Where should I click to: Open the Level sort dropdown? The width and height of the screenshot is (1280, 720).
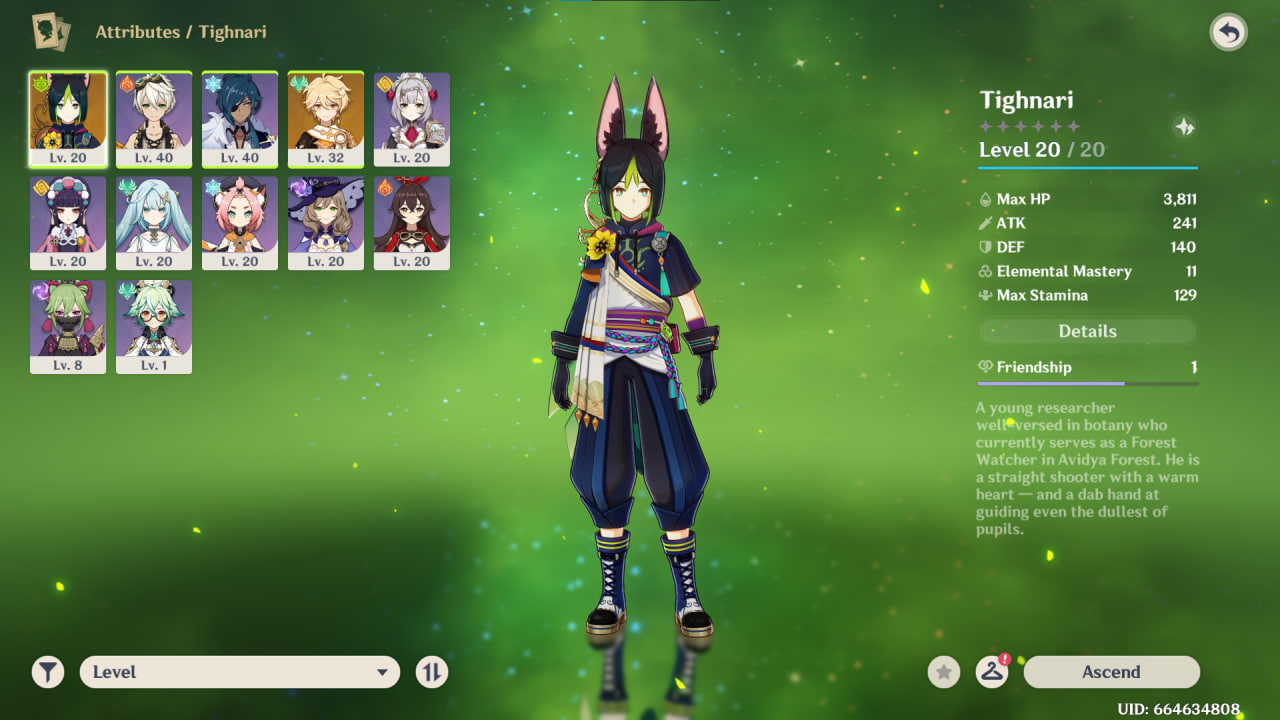(x=240, y=672)
